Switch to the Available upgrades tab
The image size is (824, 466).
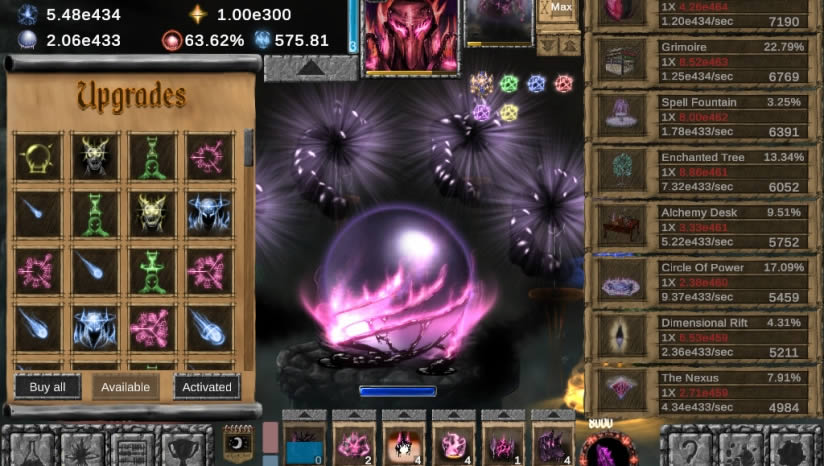point(126,387)
